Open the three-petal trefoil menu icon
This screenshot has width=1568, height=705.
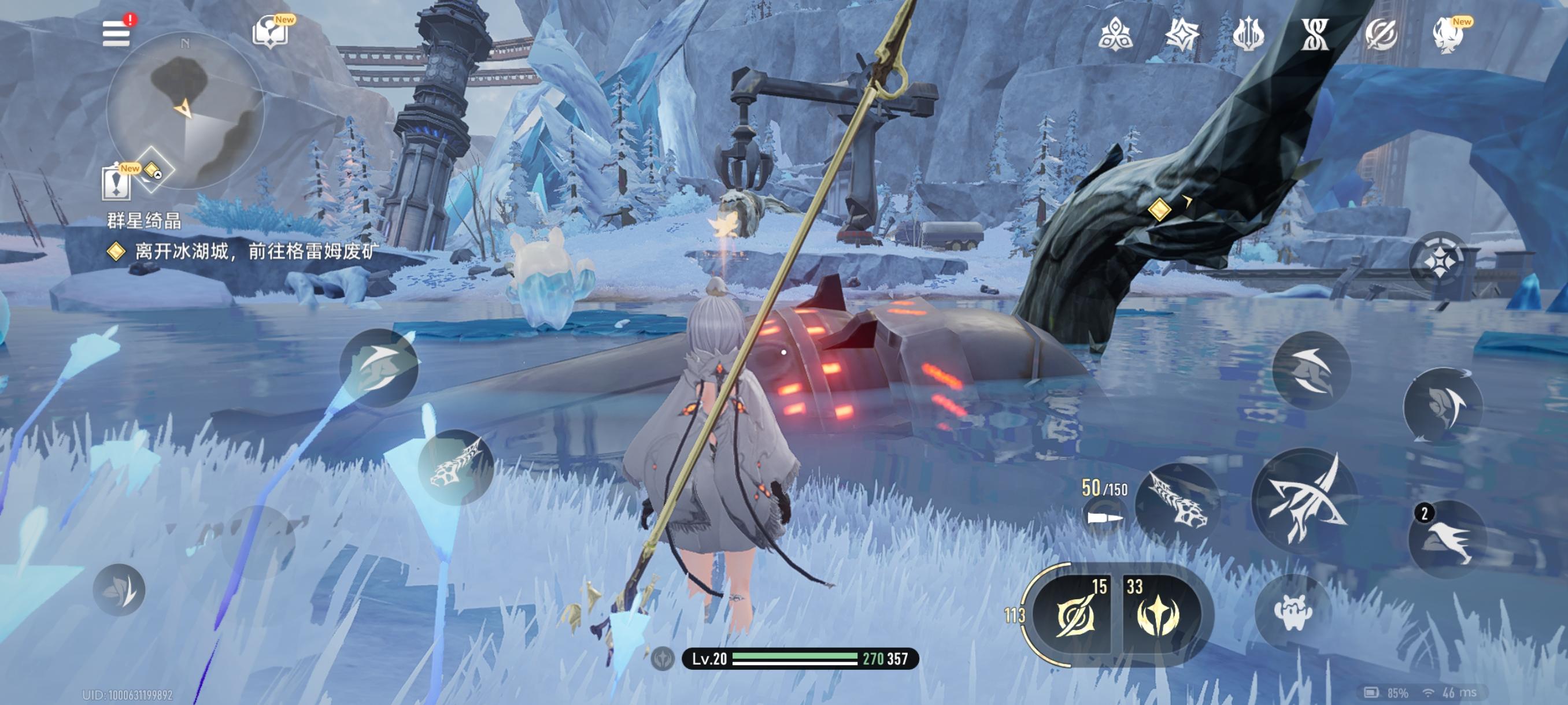point(1115,34)
